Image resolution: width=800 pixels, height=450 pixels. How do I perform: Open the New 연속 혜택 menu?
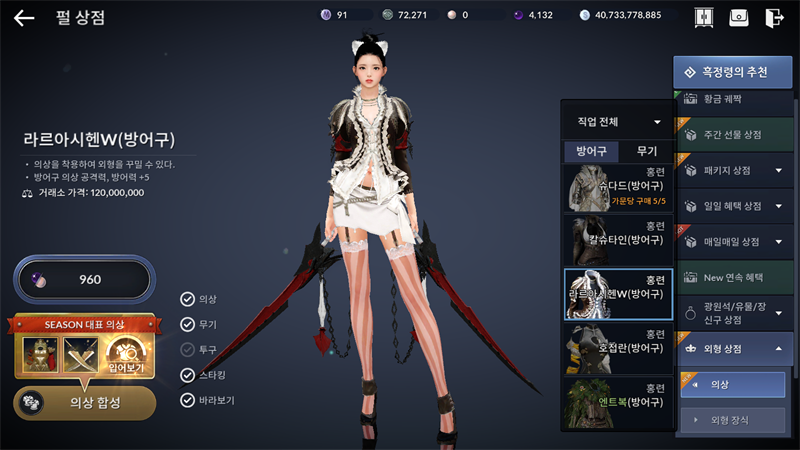click(736, 277)
